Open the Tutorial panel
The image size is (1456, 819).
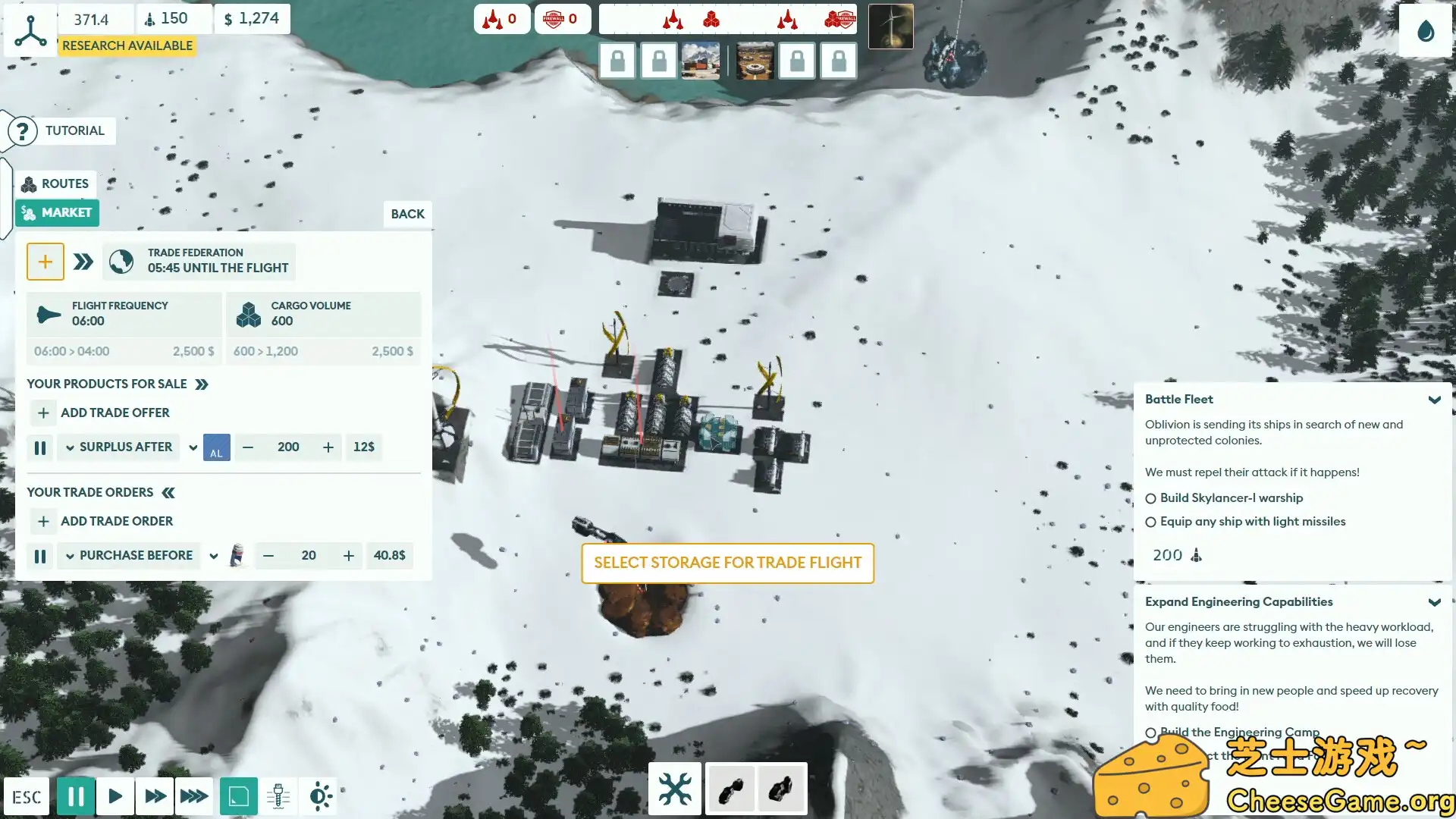point(61,130)
